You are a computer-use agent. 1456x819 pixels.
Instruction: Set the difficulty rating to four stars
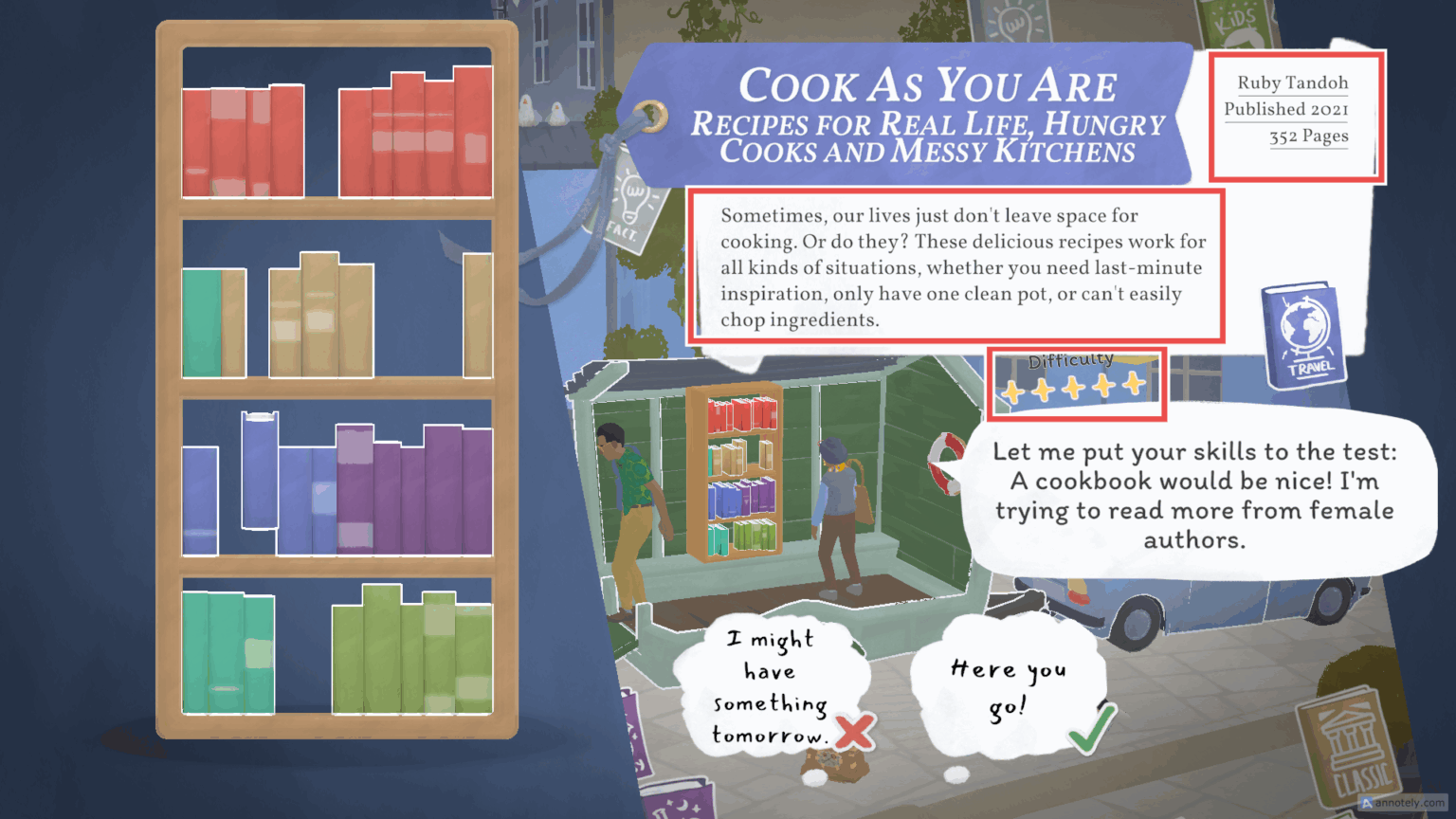click(1104, 387)
